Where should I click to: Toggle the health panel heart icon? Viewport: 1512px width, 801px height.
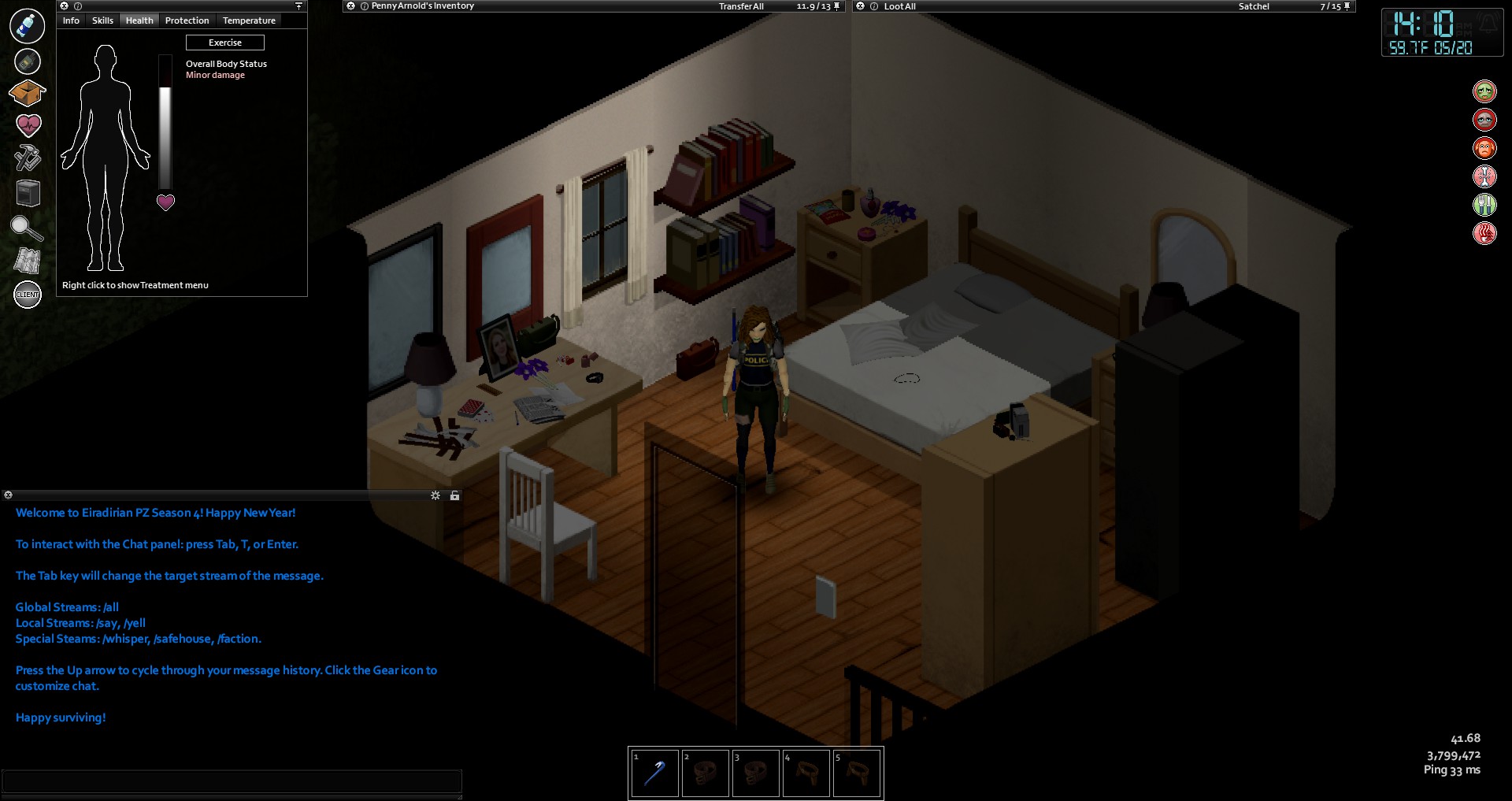click(28, 124)
